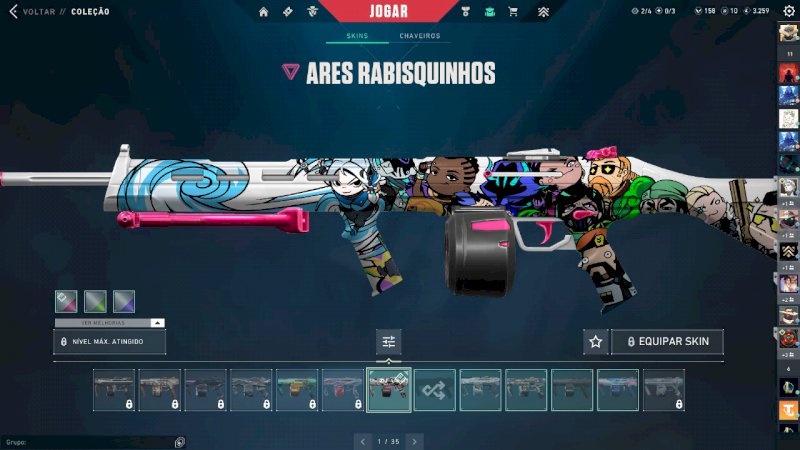
Task: Open the collection icon in top navigation
Action: click(490, 12)
